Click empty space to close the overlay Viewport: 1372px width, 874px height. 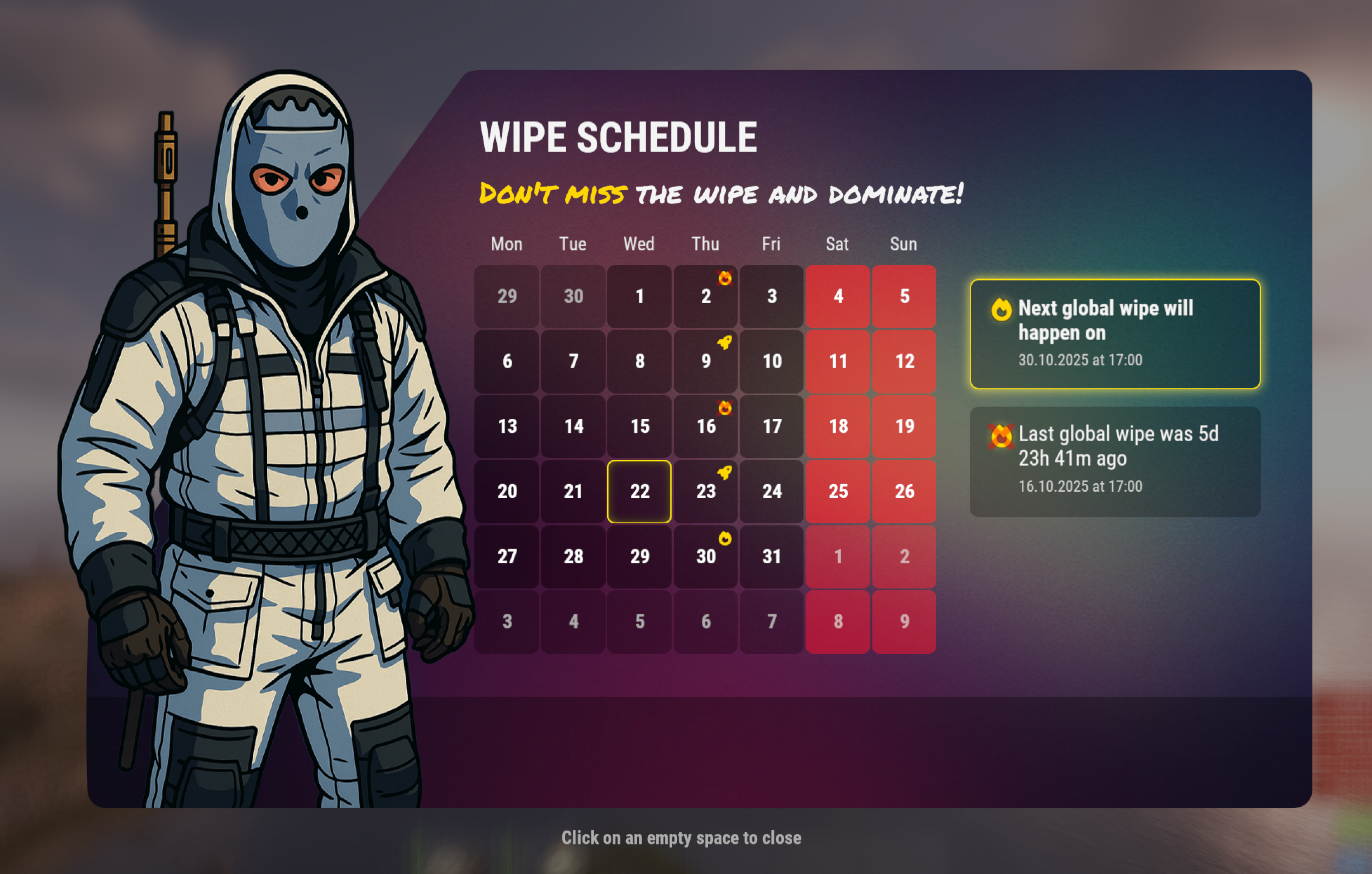(681, 838)
